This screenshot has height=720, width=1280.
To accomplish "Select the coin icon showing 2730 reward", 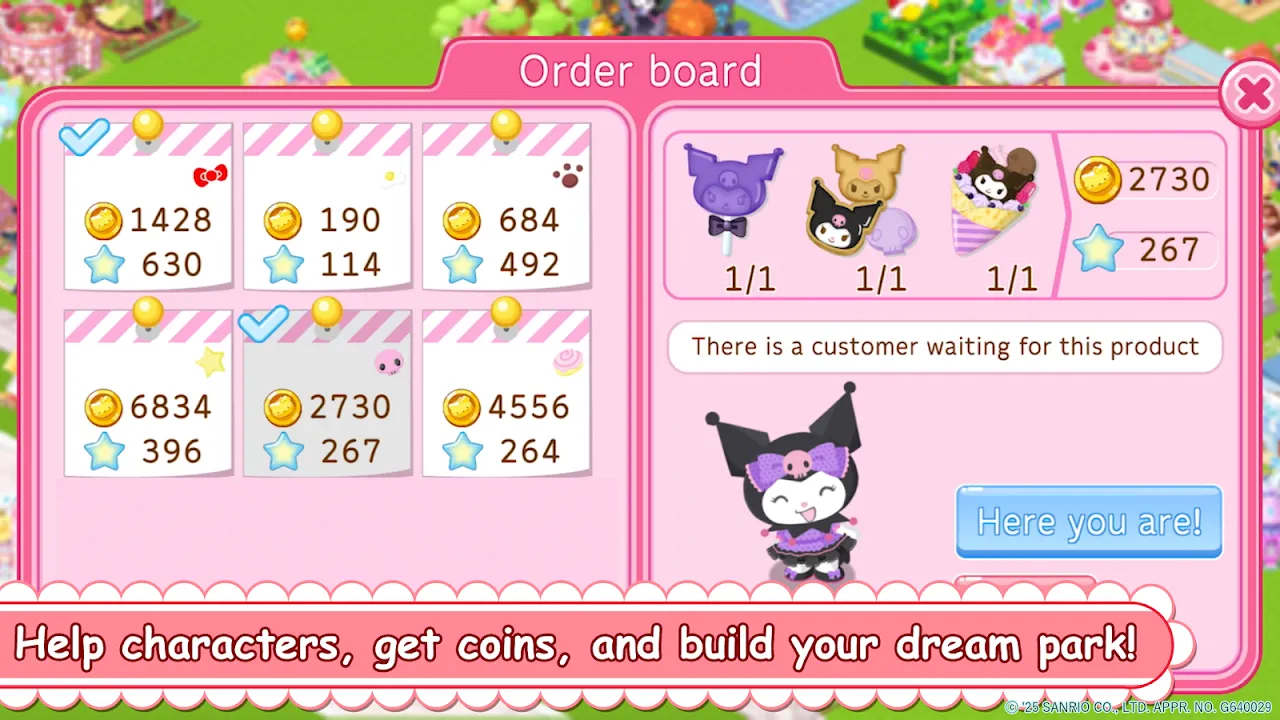I will 1098,179.
